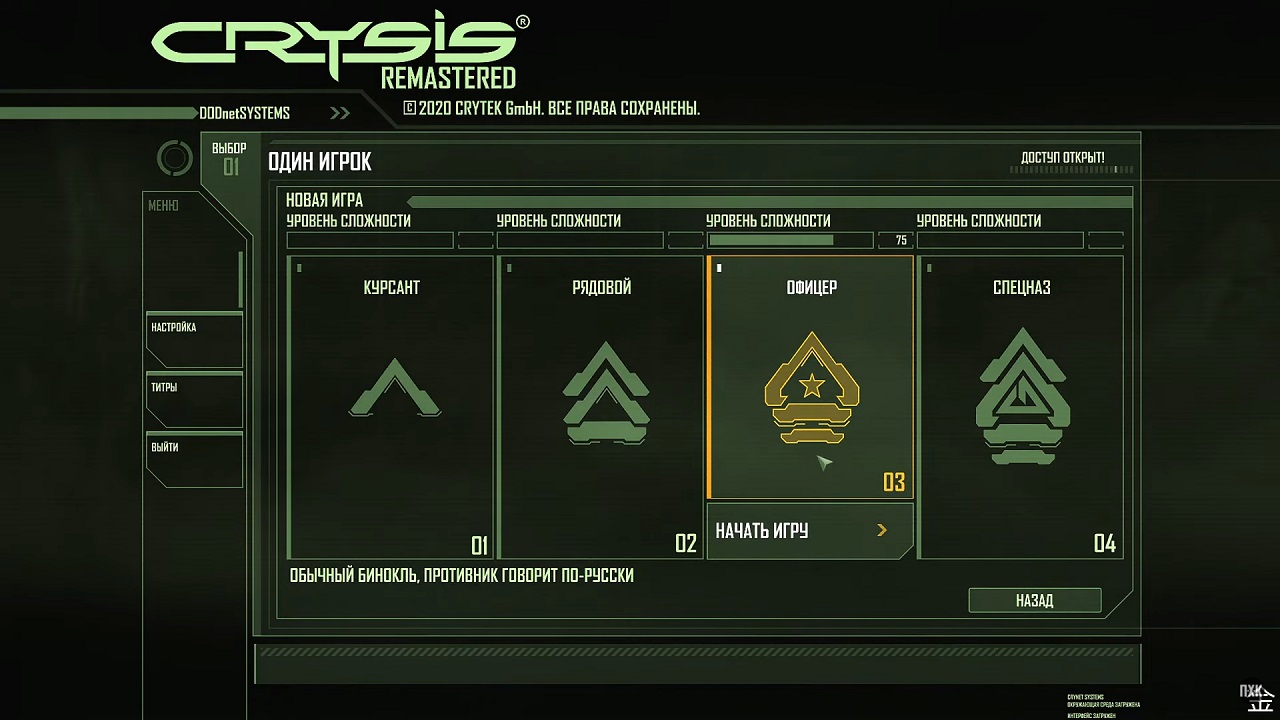Choose Выйти to quit the game

194,459
